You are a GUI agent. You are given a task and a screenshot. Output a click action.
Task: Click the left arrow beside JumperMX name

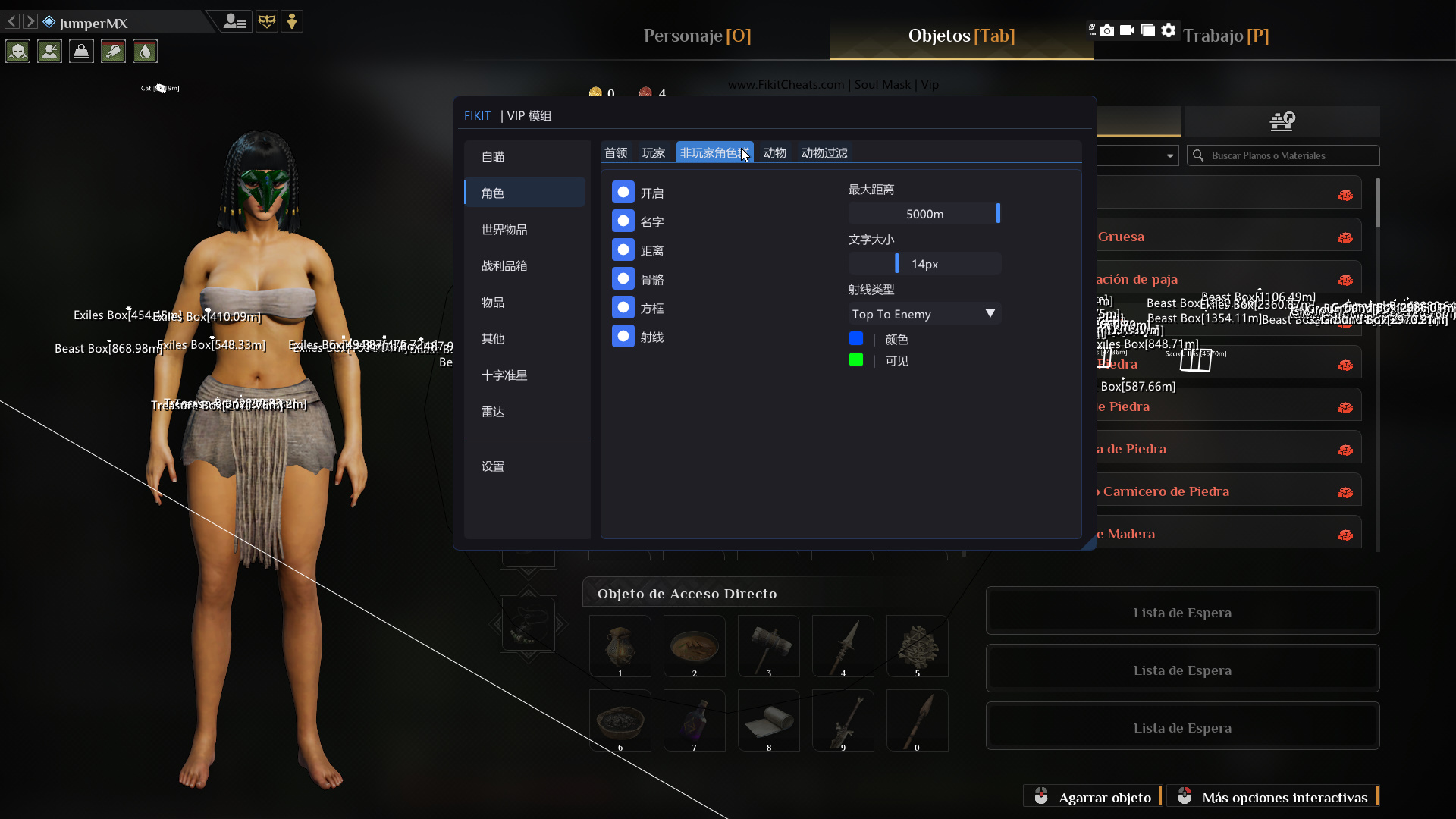pyautogui.click(x=11, y=21)
